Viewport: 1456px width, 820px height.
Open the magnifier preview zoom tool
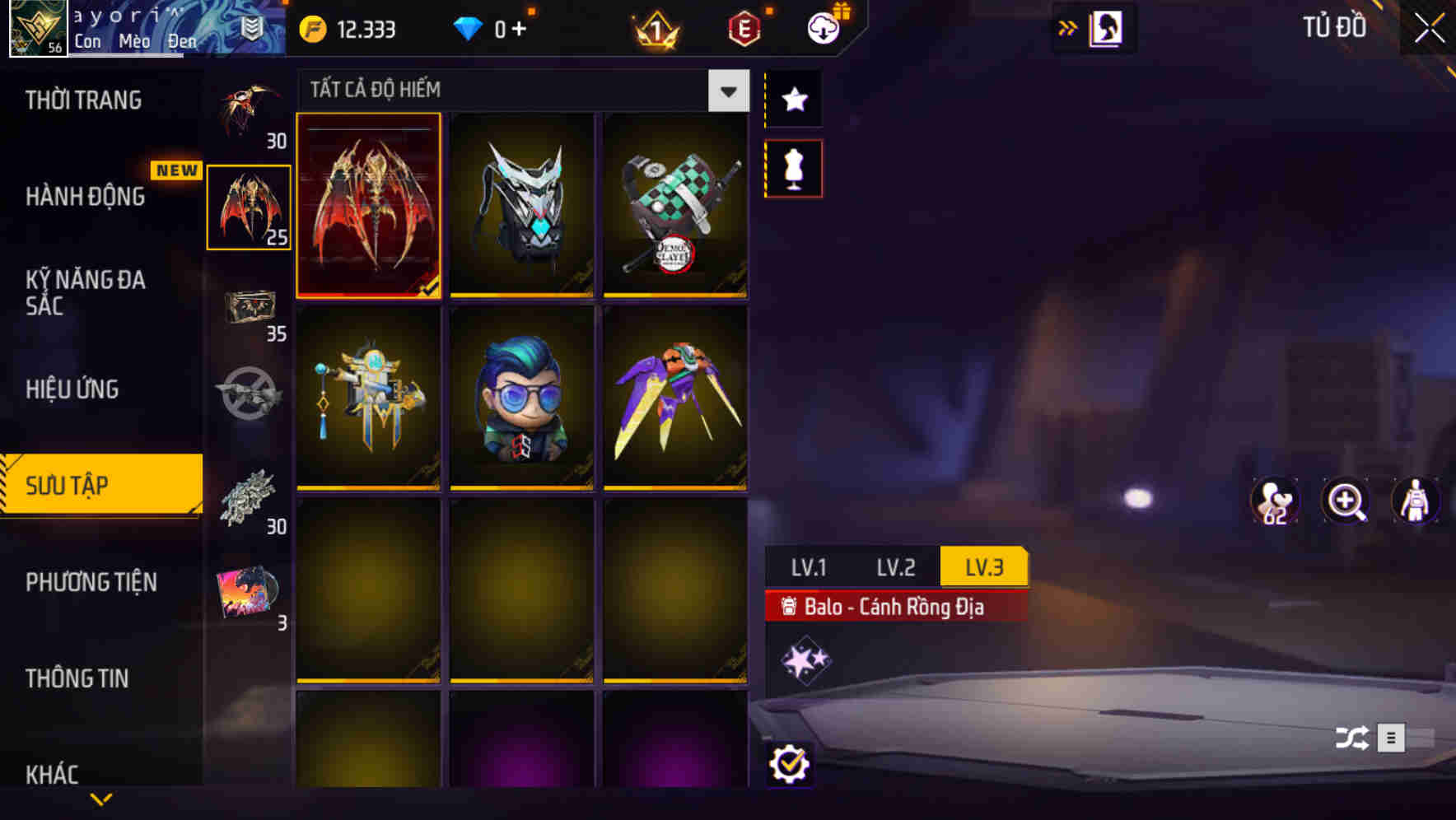pyautogui.click(x=1346, y=501)
